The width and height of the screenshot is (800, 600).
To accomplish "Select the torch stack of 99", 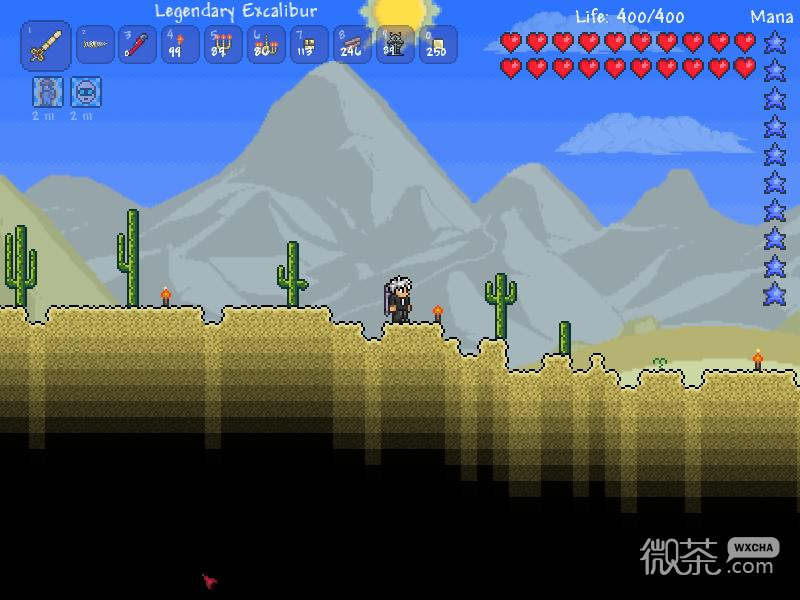I will click(x=180, y=45).
